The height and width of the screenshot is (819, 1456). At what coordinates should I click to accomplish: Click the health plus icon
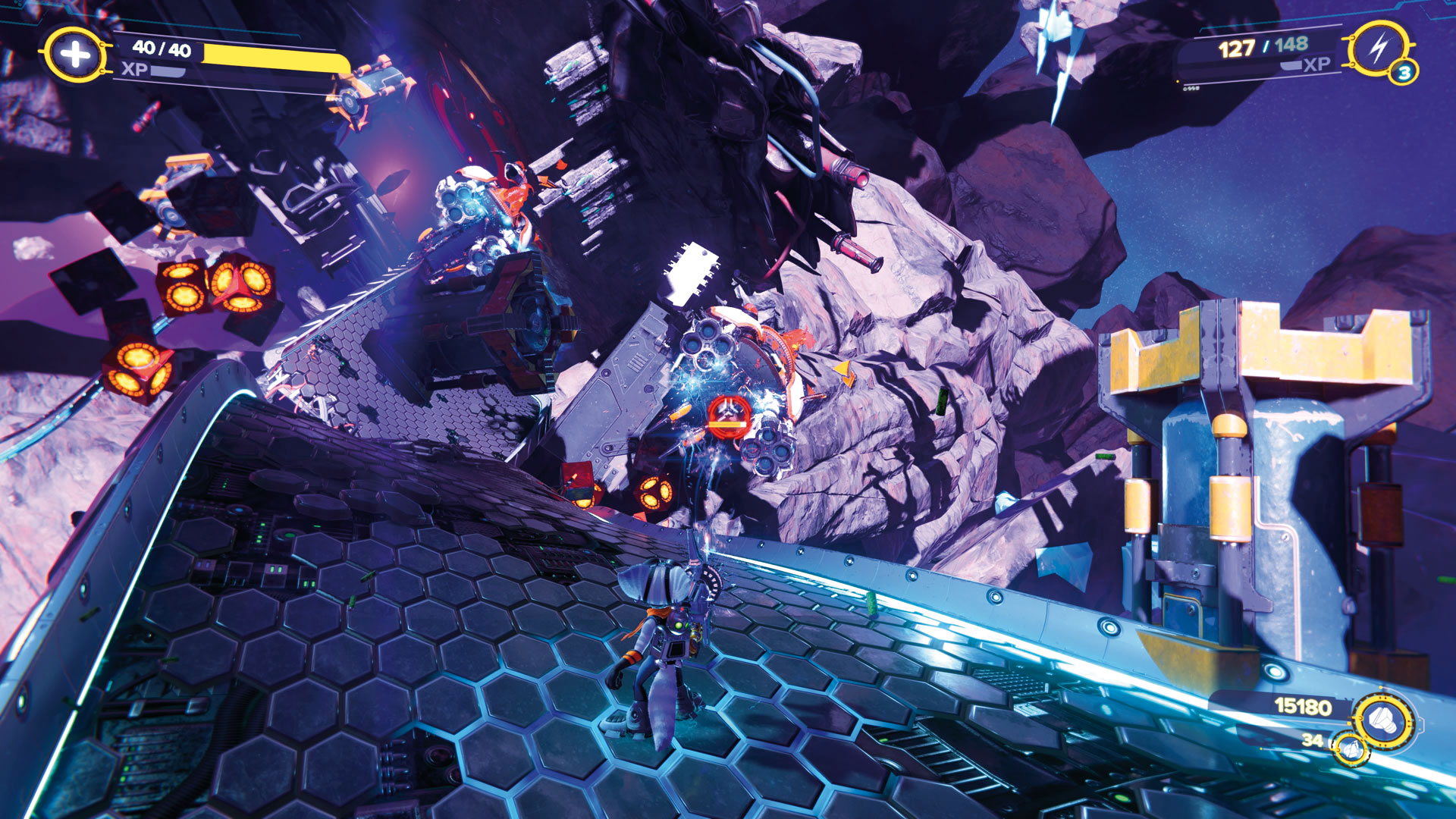pyautogui.click(x=74, y=55)
